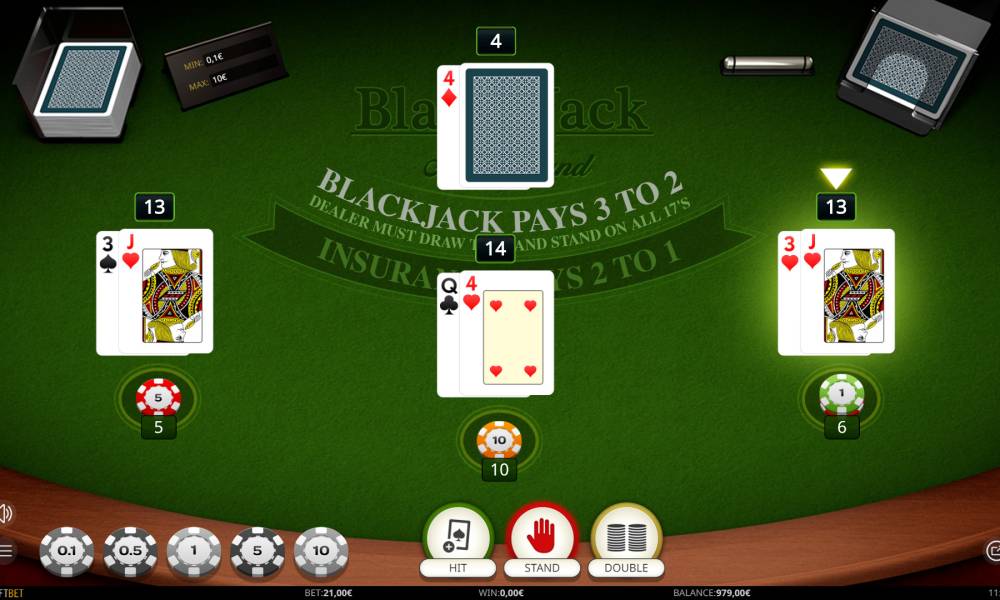Toggle the sound speaker icon
The image size is (1000, 600).
[x=5, y=514]
